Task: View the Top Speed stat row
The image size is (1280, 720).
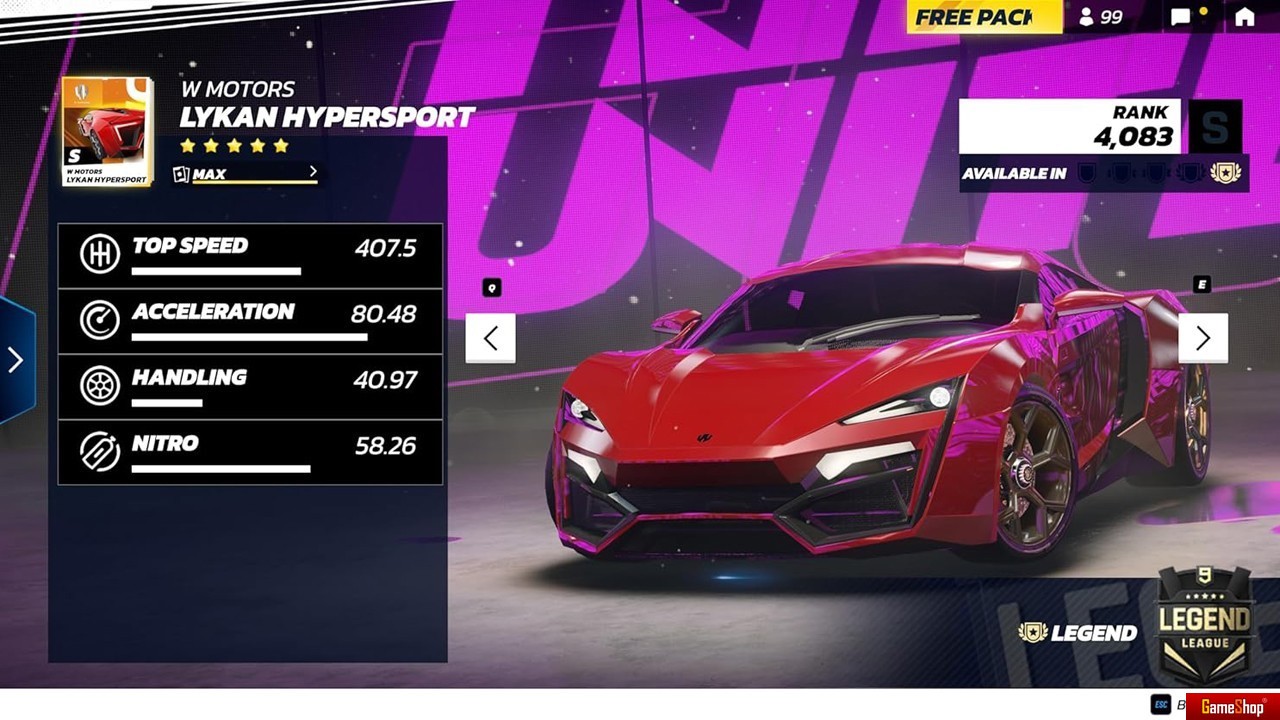Action: 250,256
